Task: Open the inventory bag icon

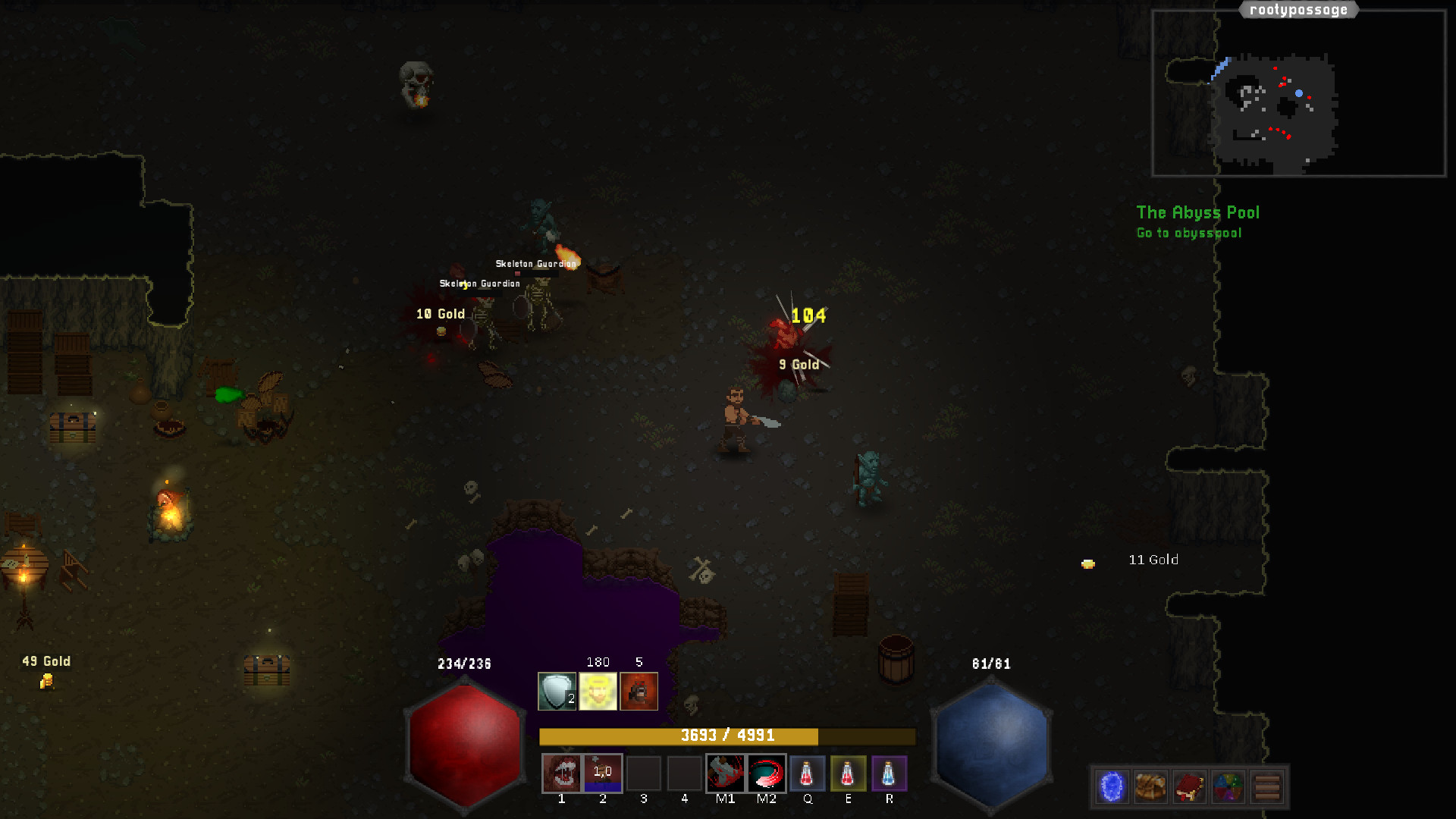Action: pyautogui.click(x=1149, y=786)
